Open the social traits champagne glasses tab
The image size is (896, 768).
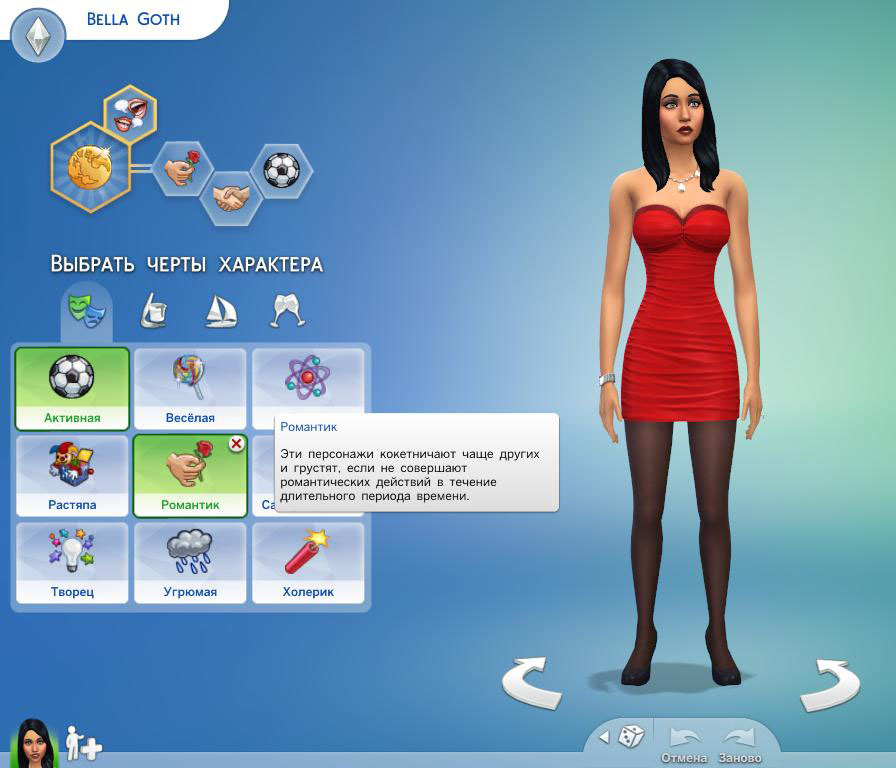pyautogui.click(x=288, y=311)
